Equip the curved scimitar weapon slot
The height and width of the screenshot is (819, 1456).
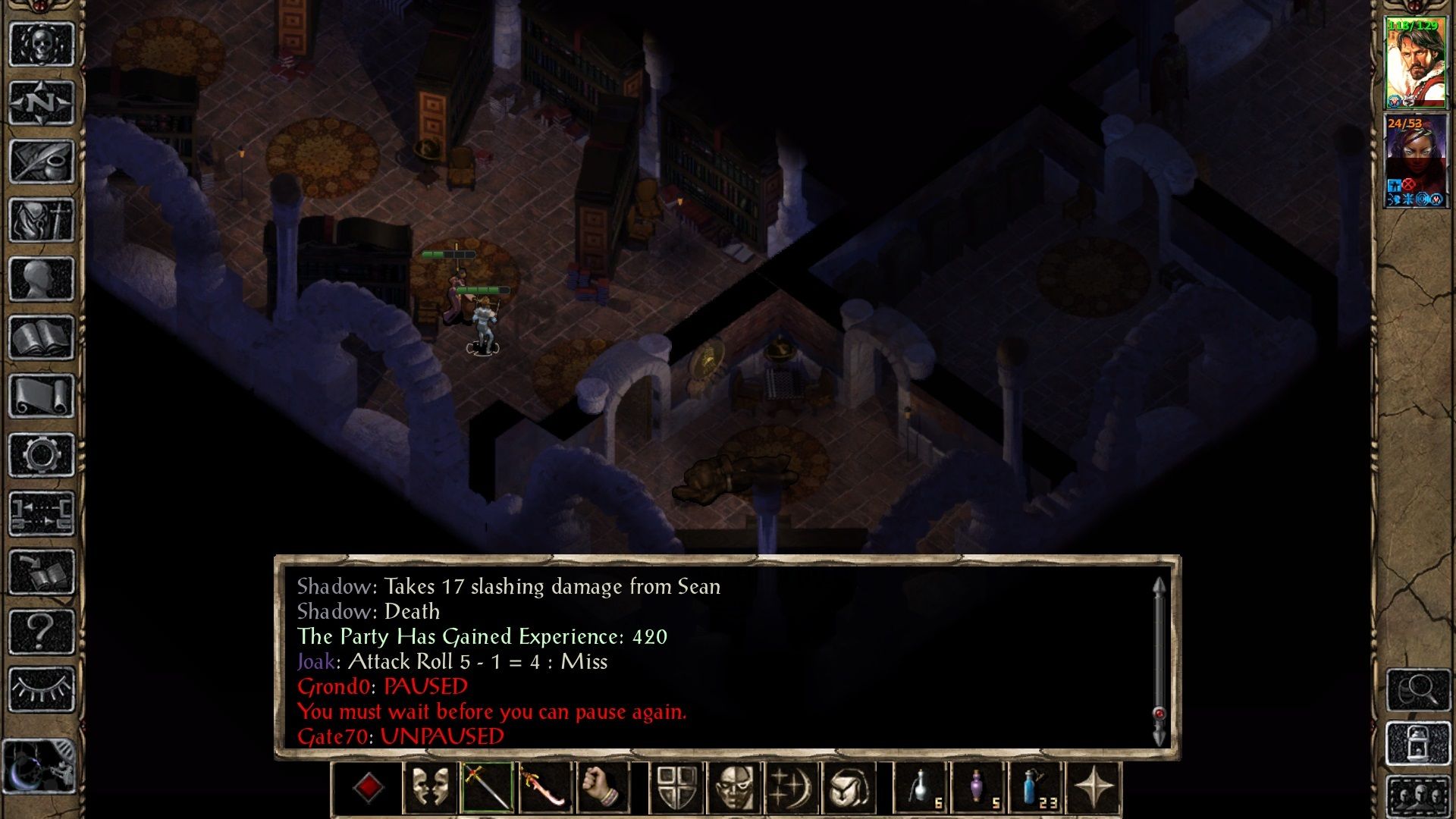point(545,788)
